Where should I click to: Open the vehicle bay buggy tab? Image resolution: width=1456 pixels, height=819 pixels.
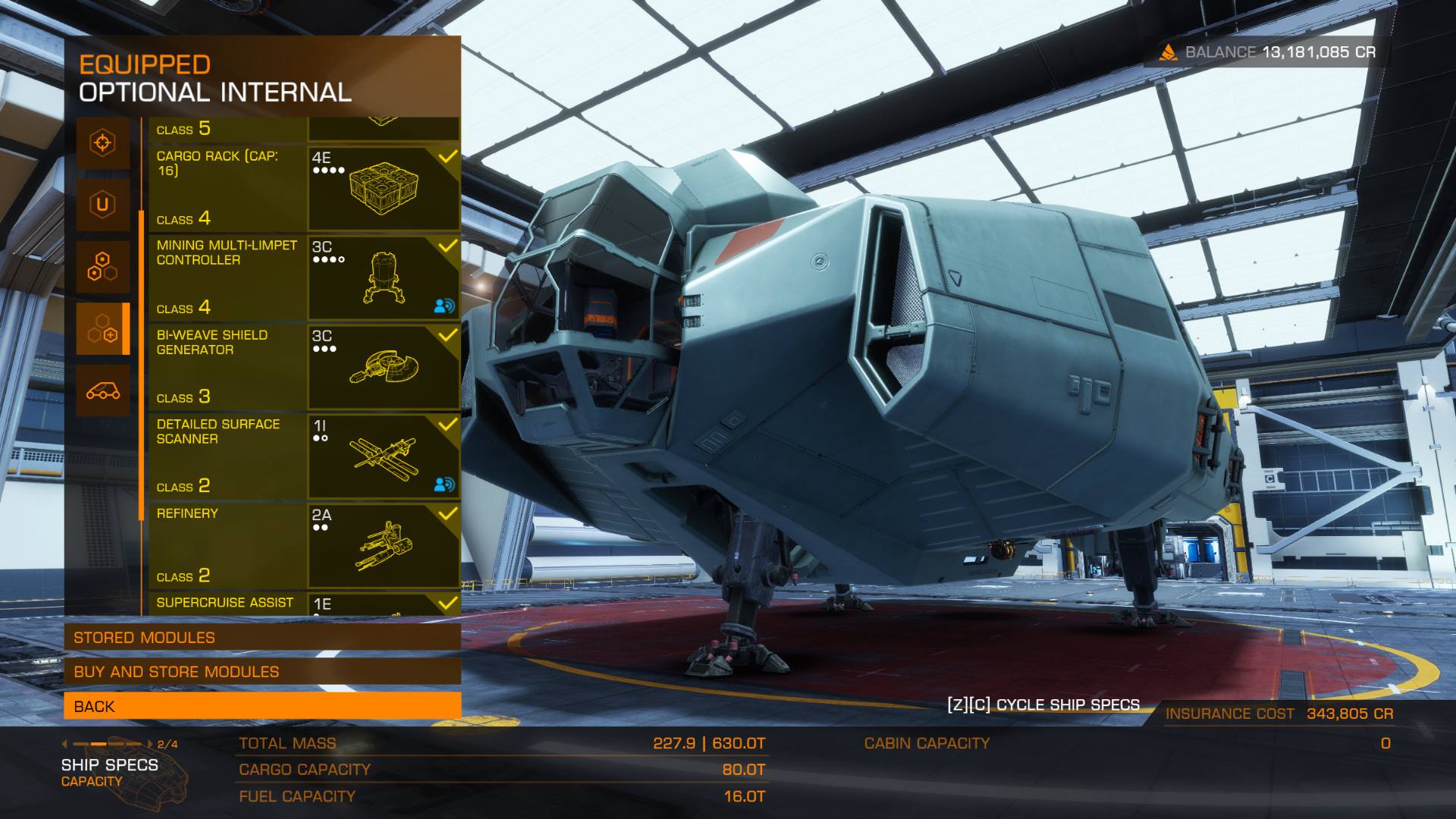pos(102,391)
